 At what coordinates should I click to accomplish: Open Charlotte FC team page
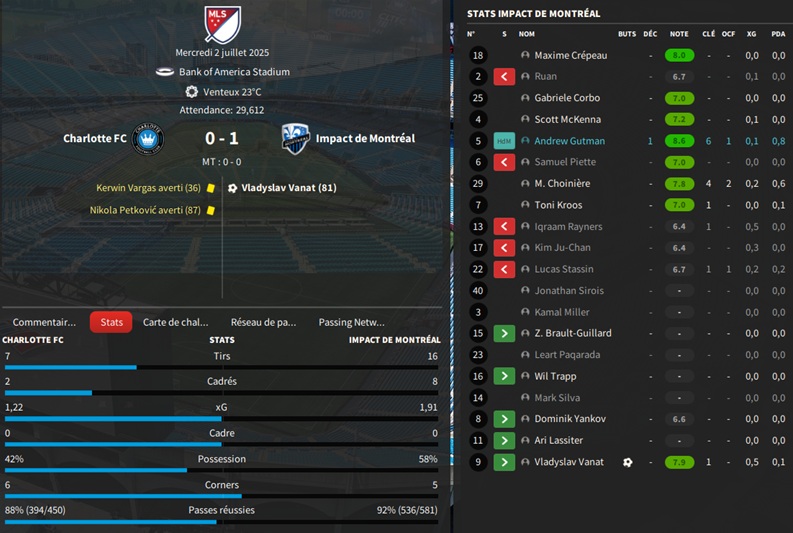tap(95, 139)
